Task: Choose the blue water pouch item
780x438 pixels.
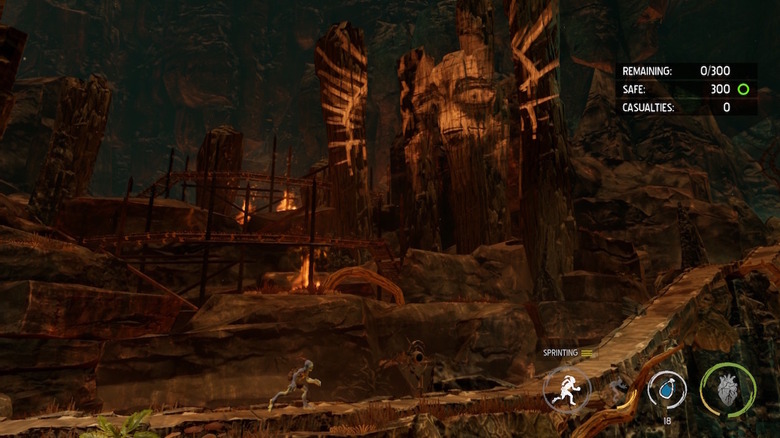Action: tap(666, 387)
